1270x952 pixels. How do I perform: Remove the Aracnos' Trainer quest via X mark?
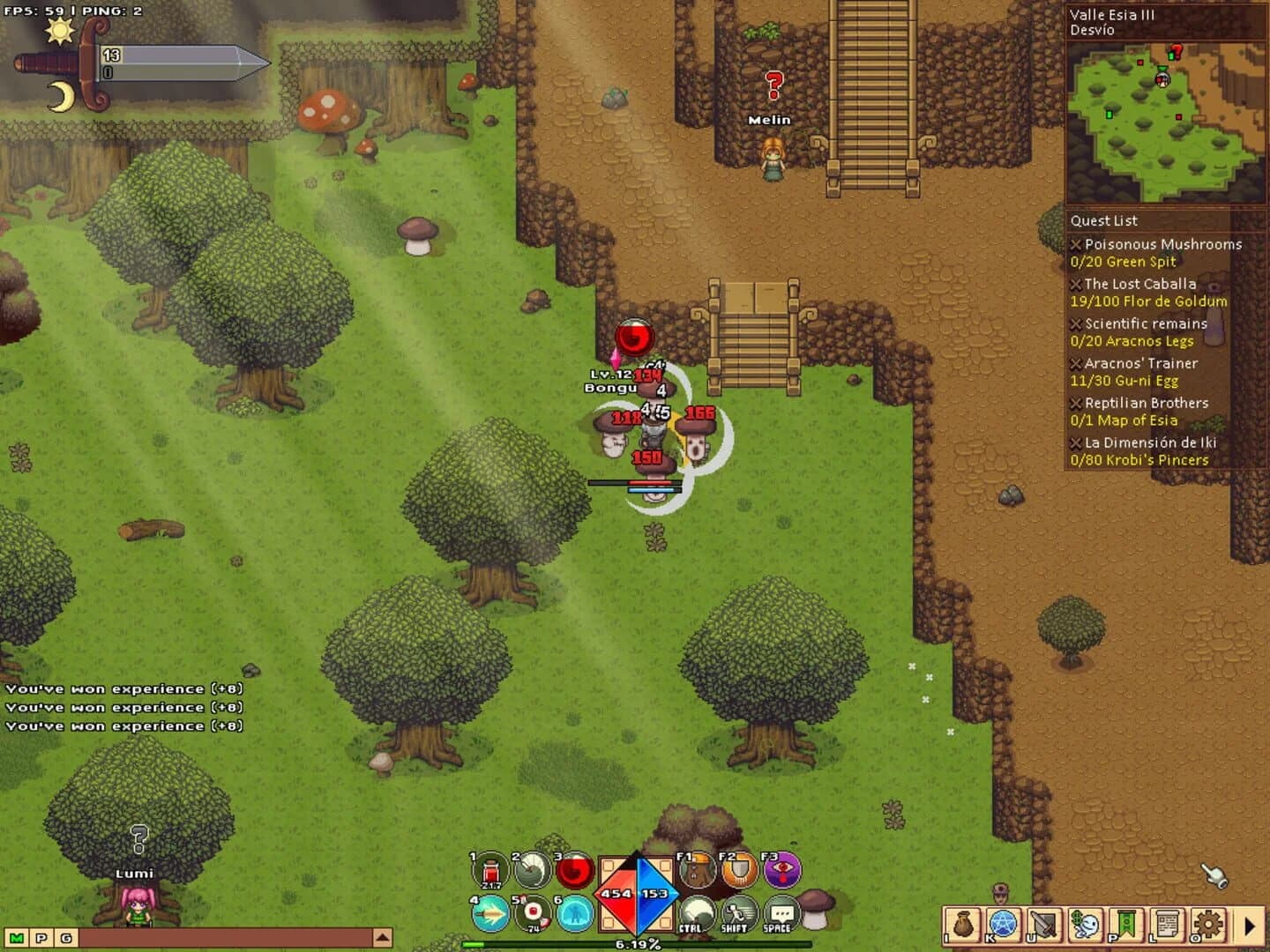[x=1075, y=363]
